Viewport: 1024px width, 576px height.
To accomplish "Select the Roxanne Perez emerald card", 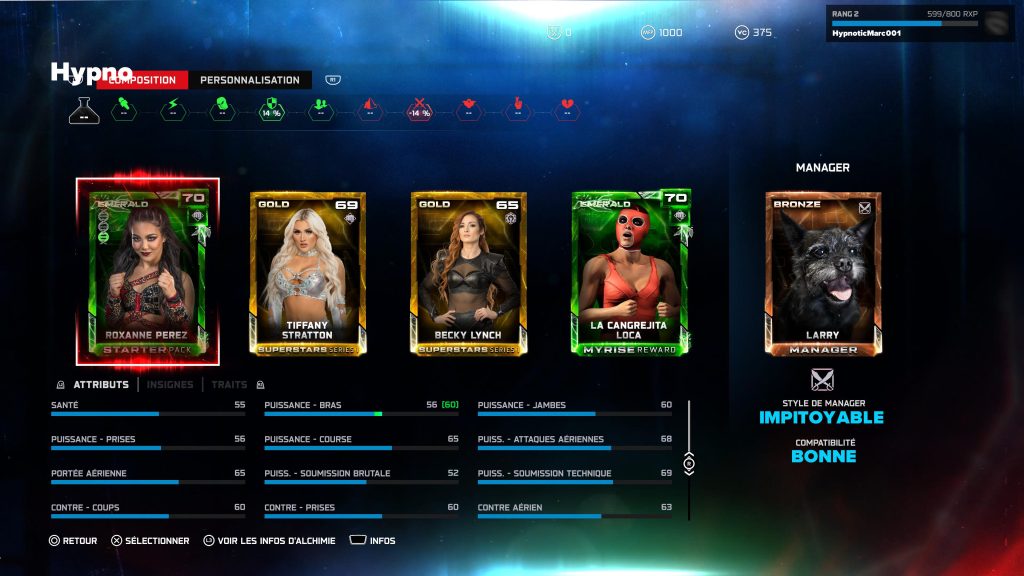I will pos(148,272).
